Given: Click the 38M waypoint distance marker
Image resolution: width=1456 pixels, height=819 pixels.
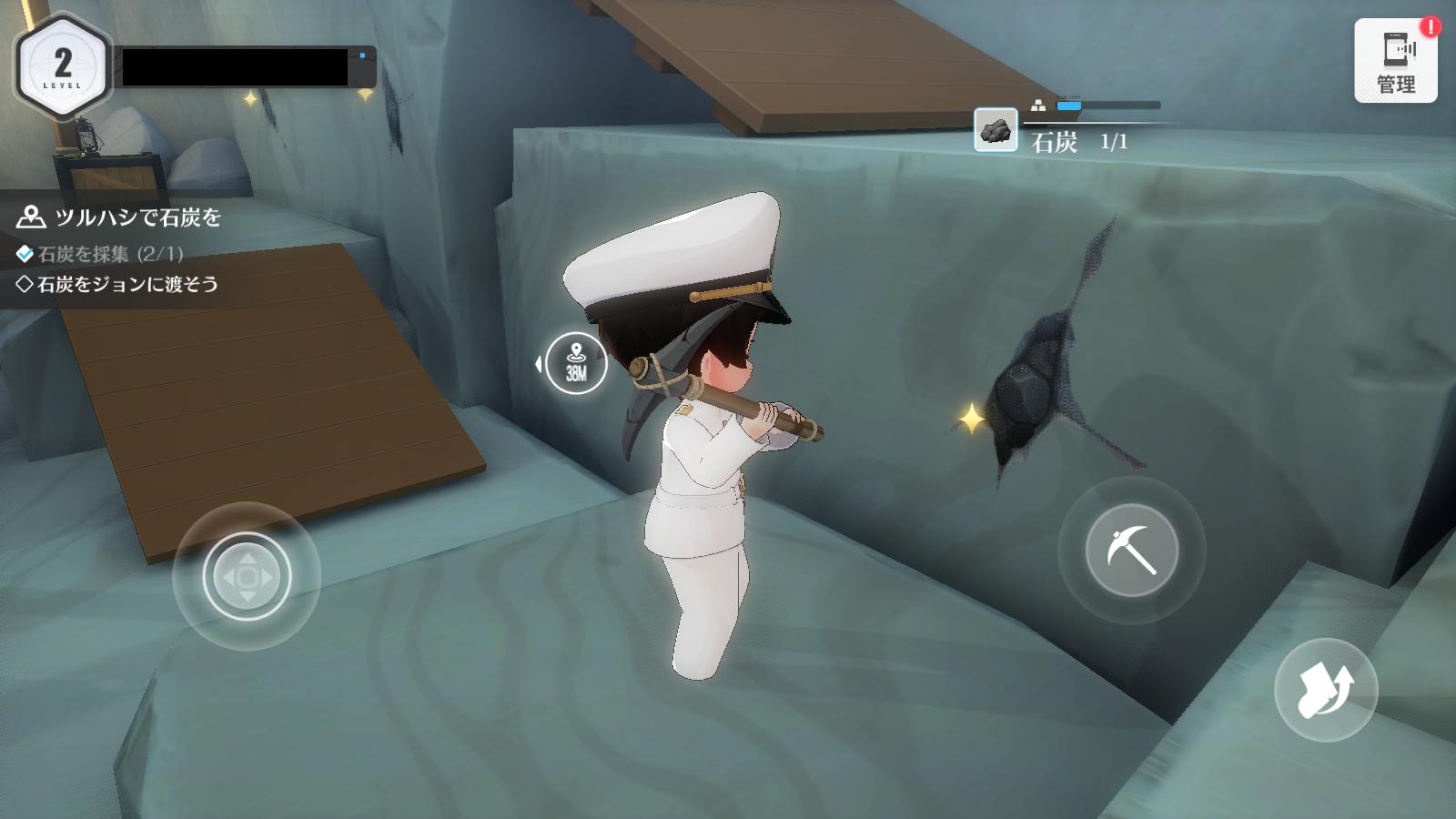Looking at the screenshot, I should coord(576,363).
